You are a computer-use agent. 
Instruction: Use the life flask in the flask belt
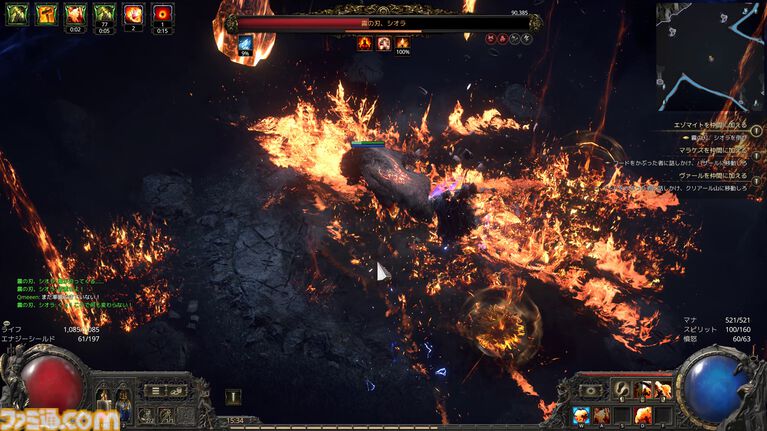pyautogui.click(x=102, y=397)
